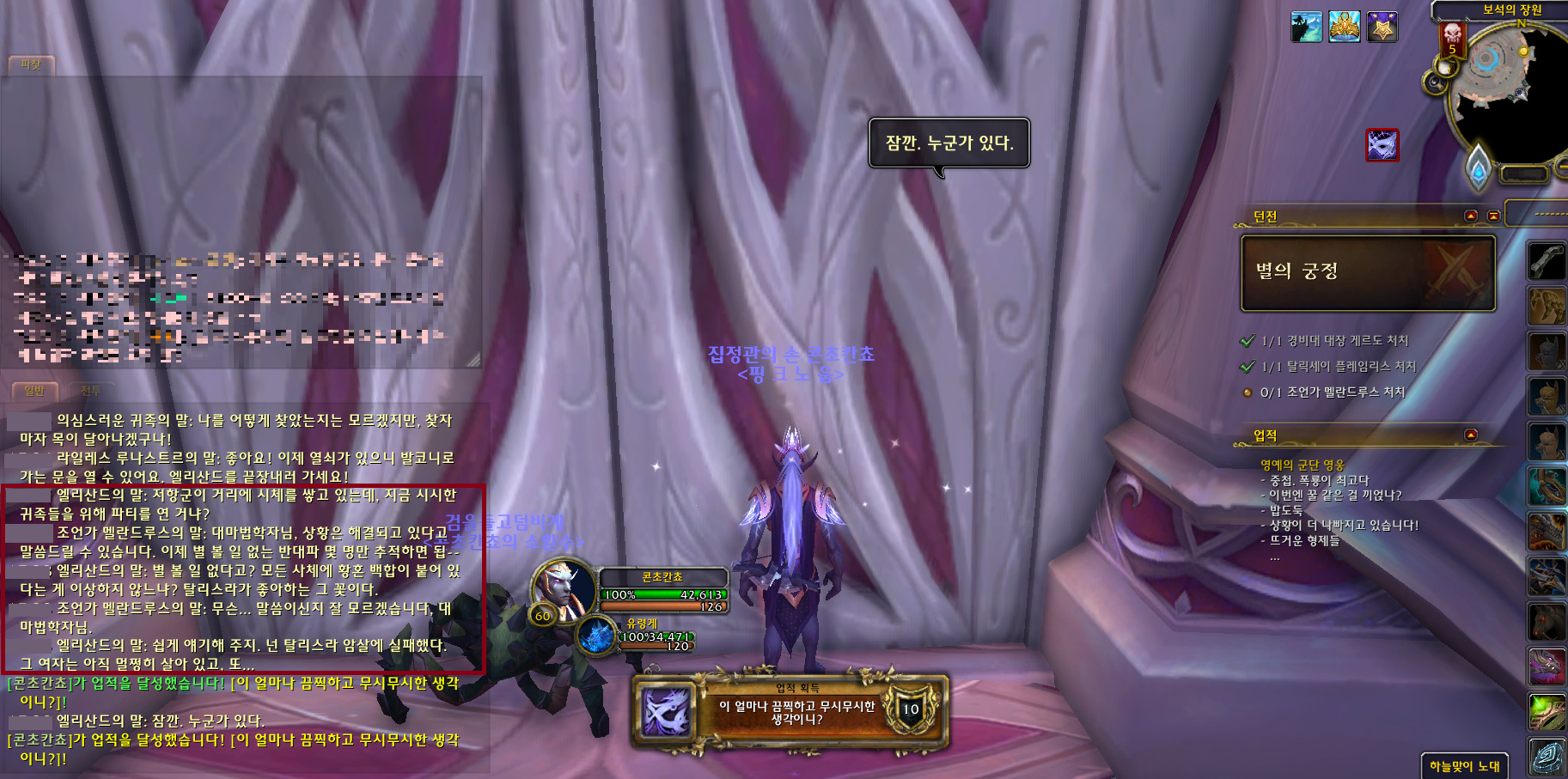Select the 유령게 pet portrait

coord(595,636)
